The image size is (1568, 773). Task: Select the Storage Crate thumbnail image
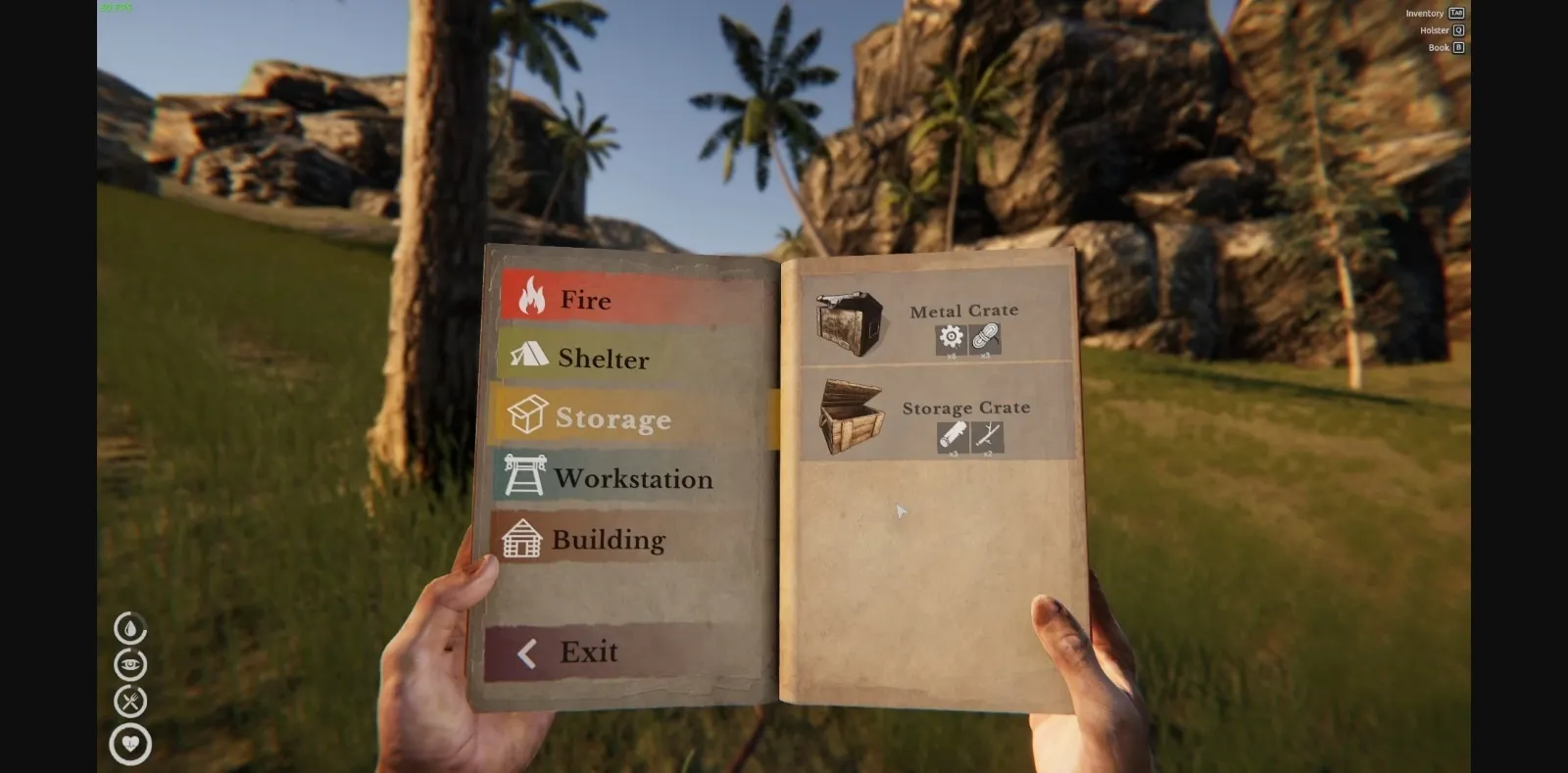853,415
